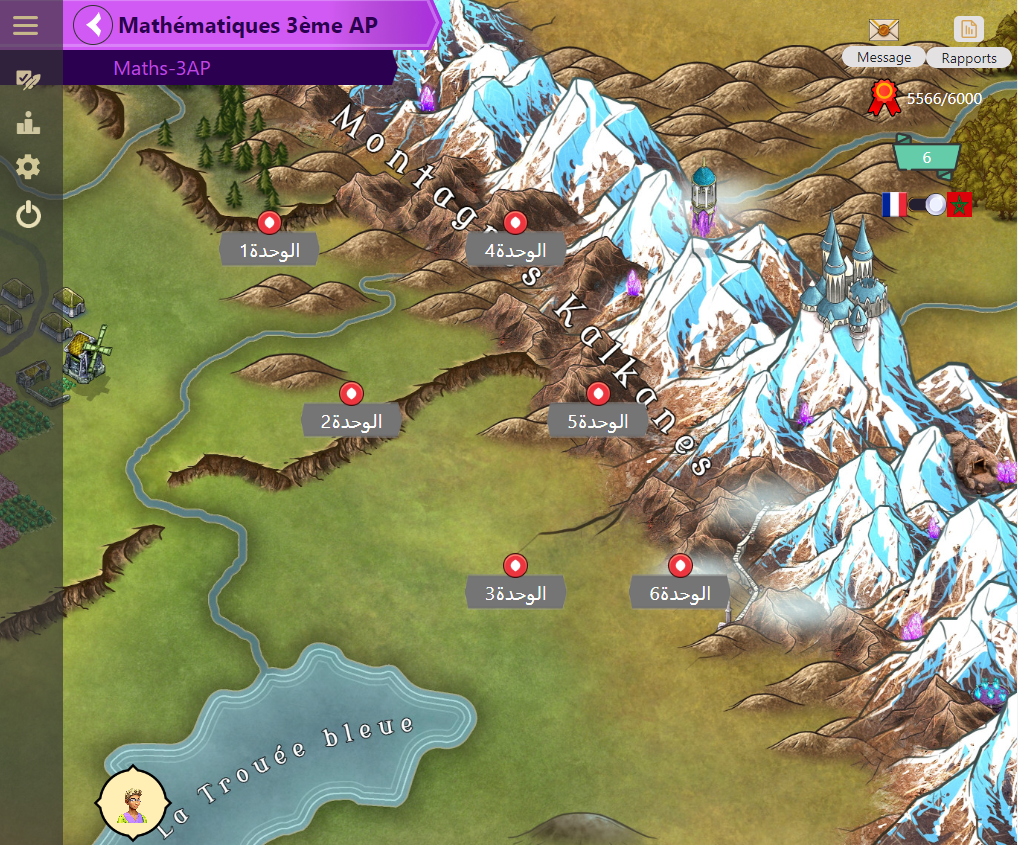Screen dimensions: 1018x845
Task: Click the sealed envelope icon
Action: (884, 31)
